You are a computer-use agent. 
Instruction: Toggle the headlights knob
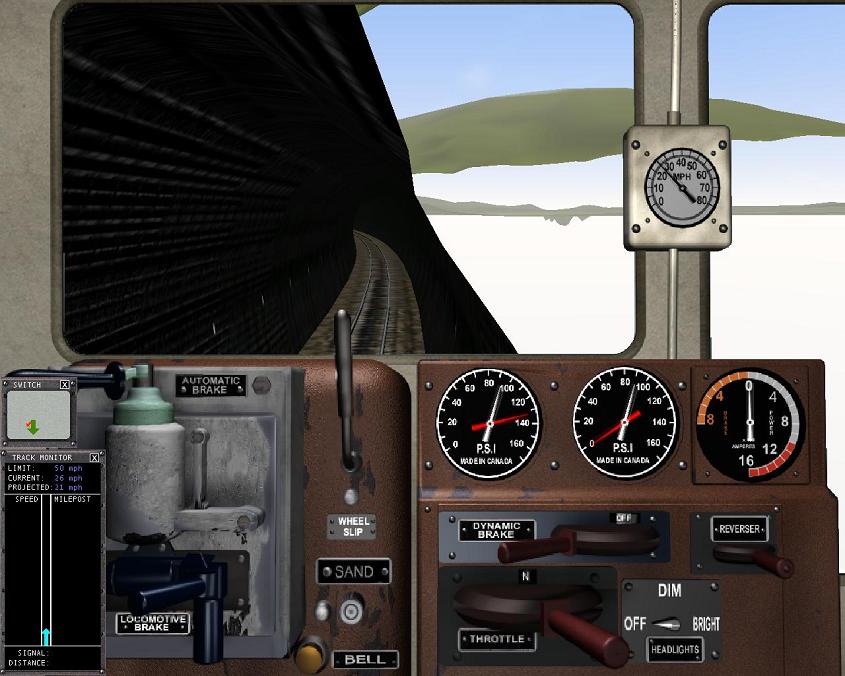[x=667, y=624]
